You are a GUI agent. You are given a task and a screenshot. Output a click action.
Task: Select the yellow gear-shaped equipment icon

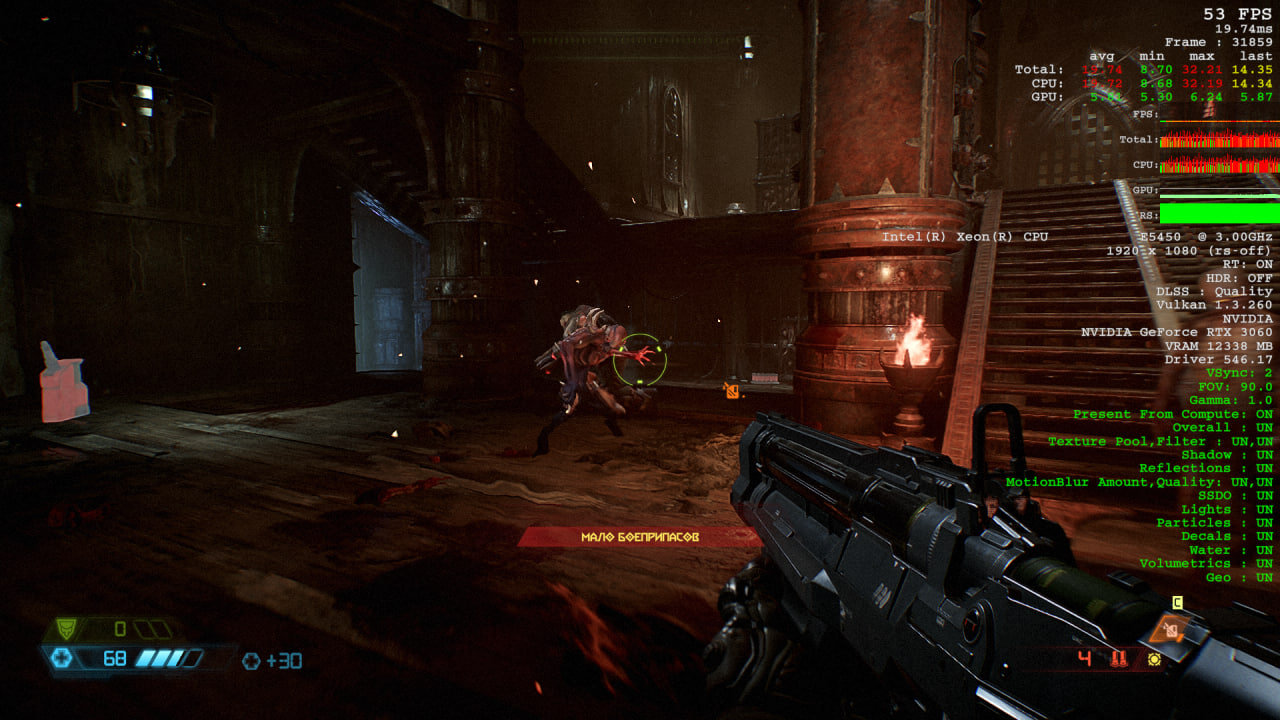(x=1155, y=659)
